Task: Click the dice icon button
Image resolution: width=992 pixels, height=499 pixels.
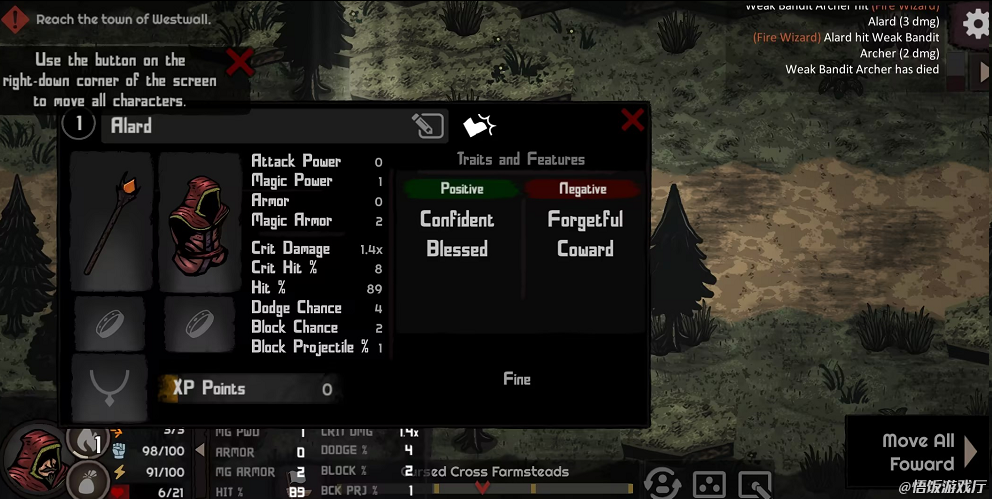Action: point(708,484)
